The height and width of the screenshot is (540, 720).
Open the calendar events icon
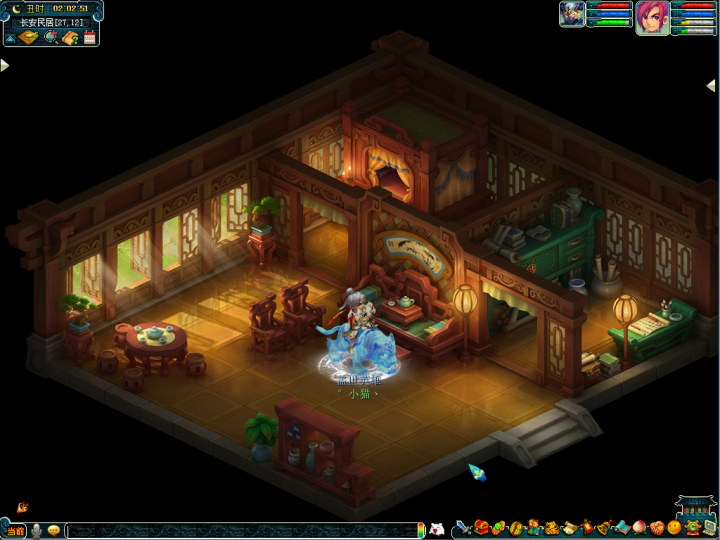click(89, 38)
